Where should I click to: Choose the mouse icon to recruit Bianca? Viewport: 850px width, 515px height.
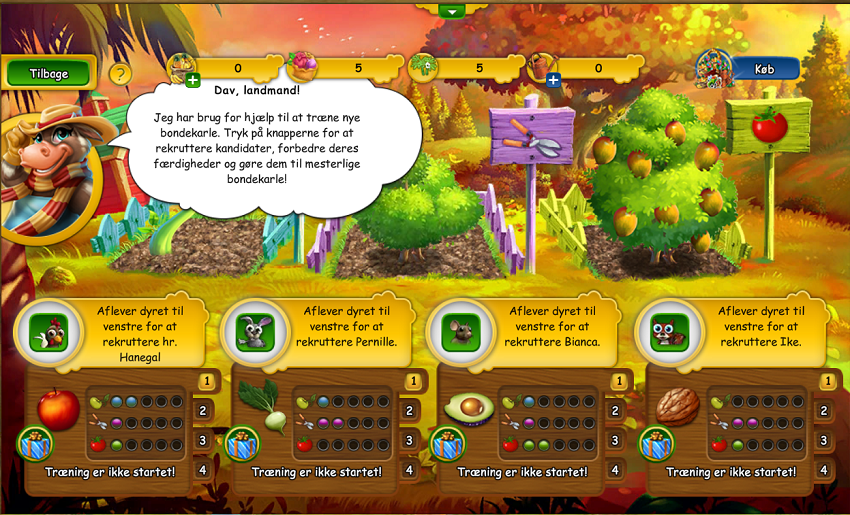[461, 333]
